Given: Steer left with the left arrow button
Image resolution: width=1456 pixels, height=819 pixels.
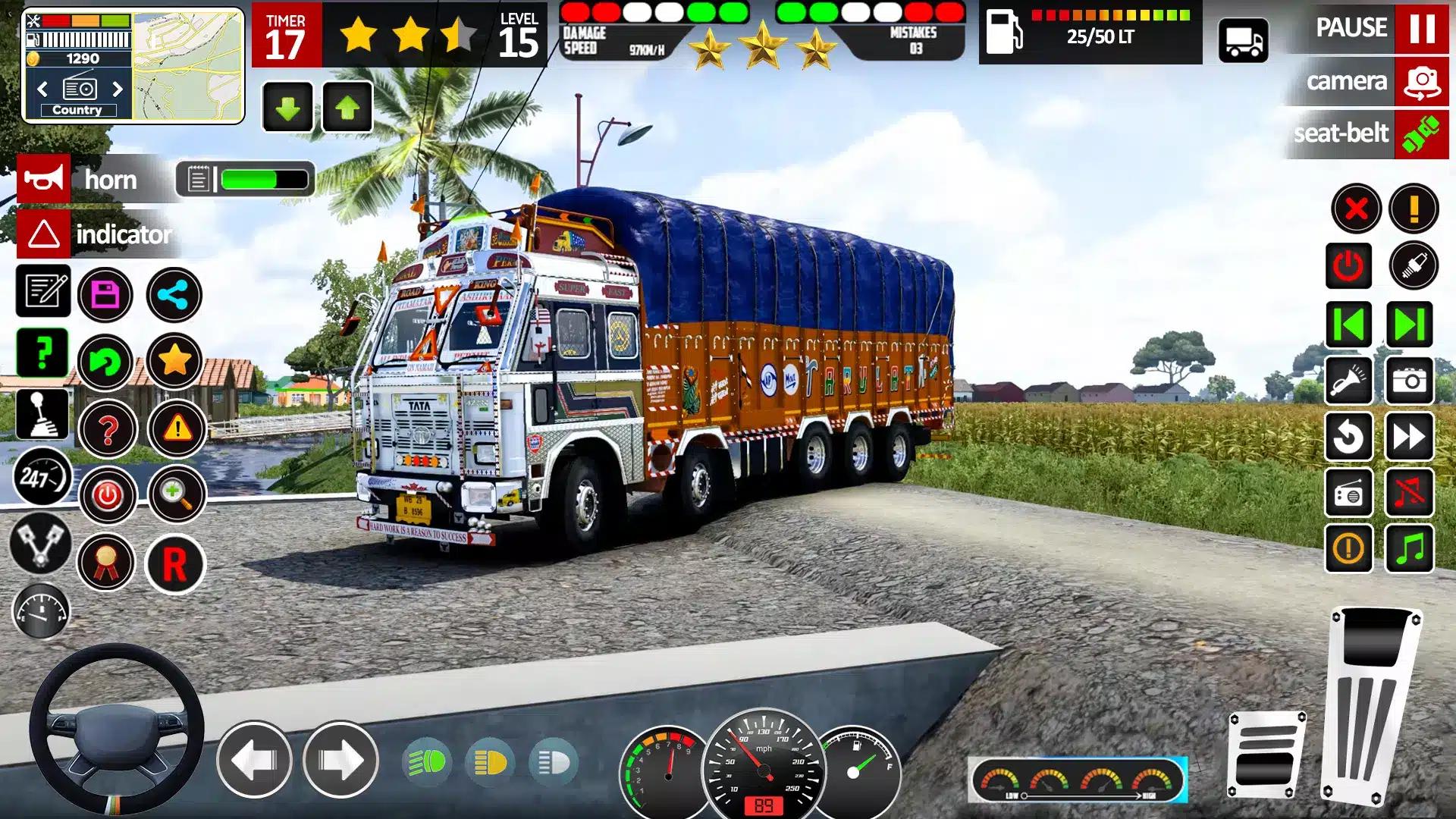Looking at the screenshot, I should [x=254, y=760].
